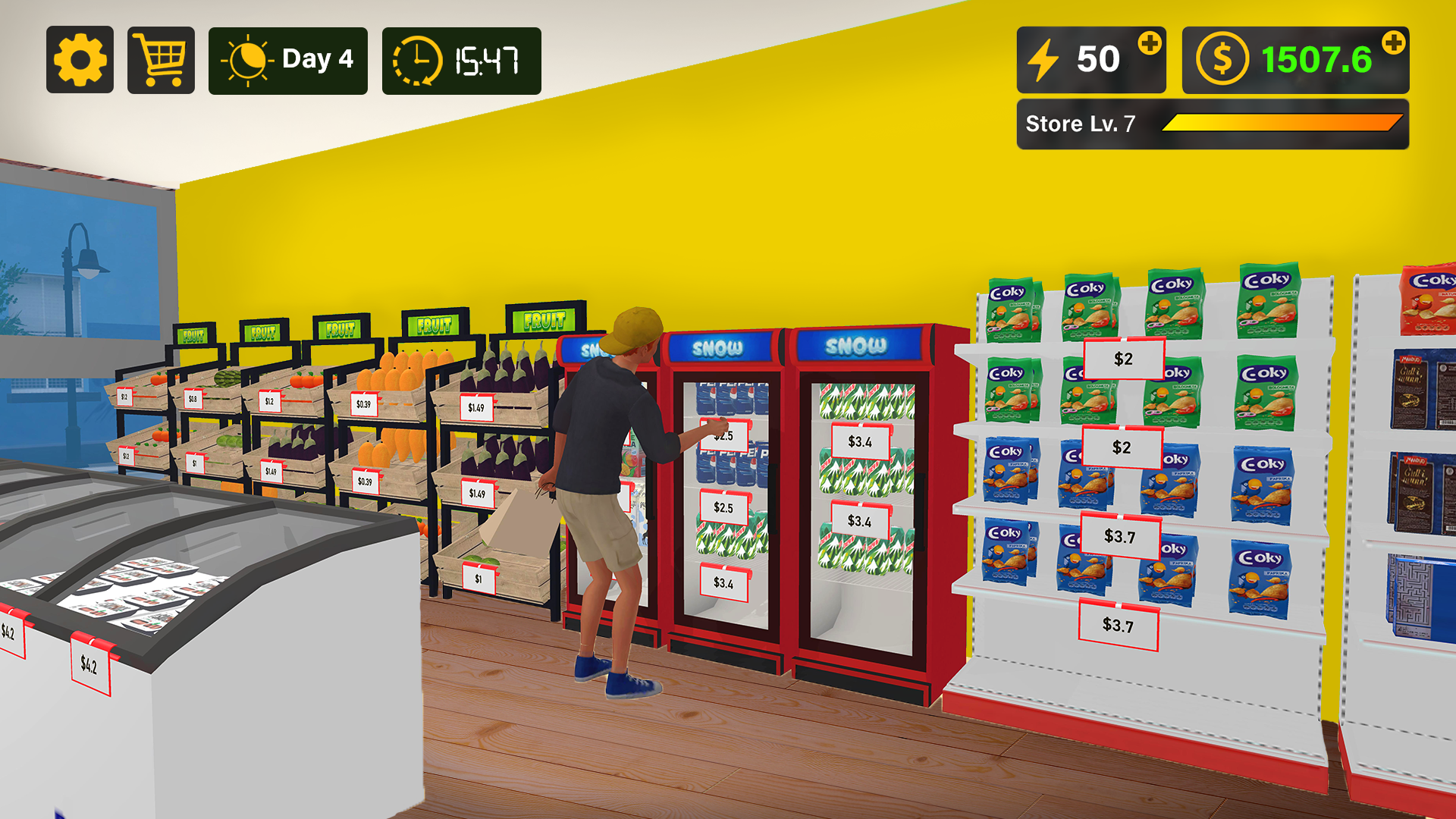Viewport: 1456px width, 819px height.
Task: Click the Store Lv. 7 label
Action: tap(1080, 123)
